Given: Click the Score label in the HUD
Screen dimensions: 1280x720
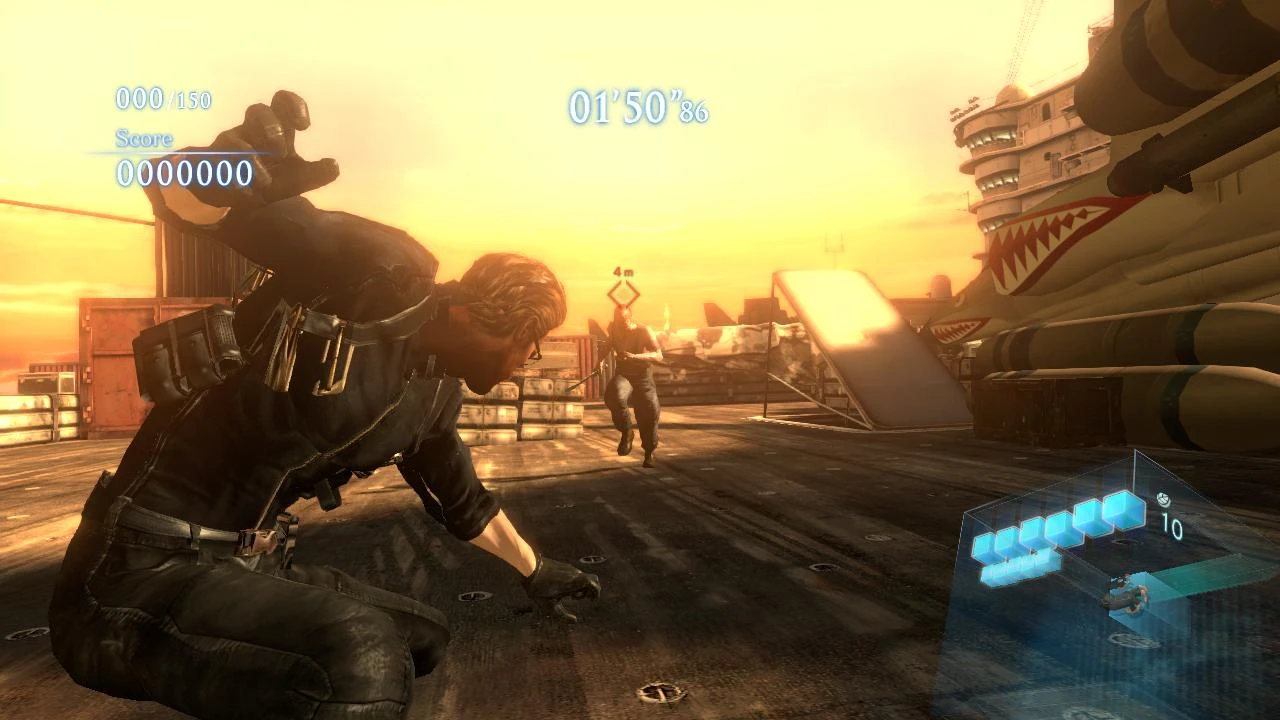Looking at the screenshot, I should click(144, 141).
